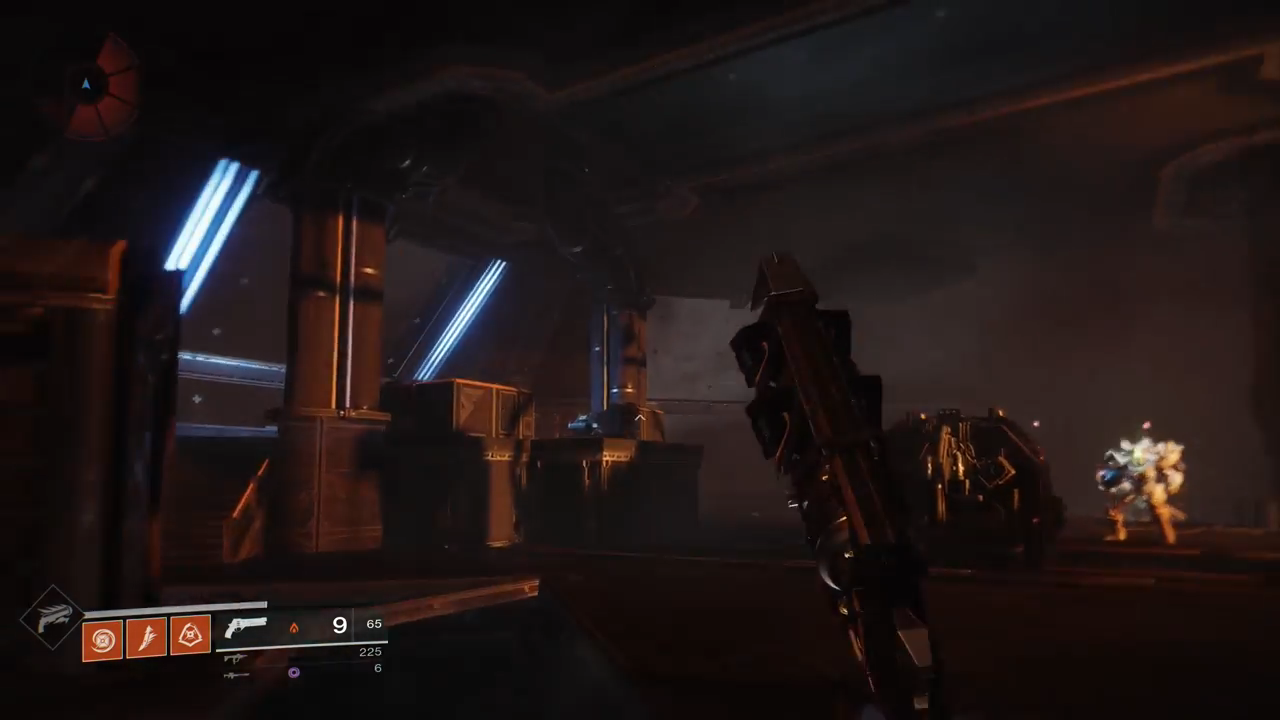Switch to the auto rifle weapon
The height and width of the screenshot is (720, 1280).
click(236, 658)
